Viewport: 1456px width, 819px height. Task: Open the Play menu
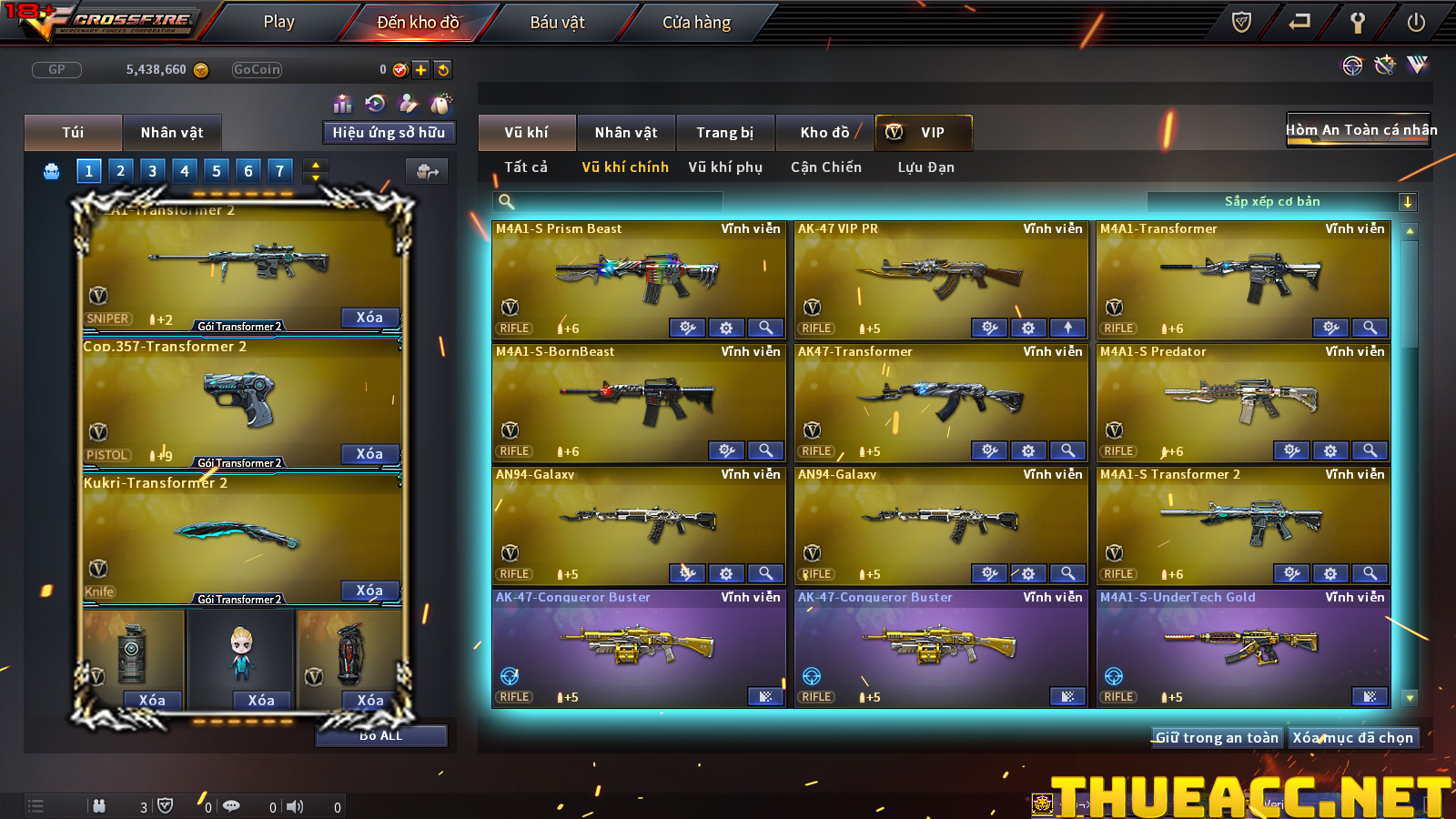click(278, 22)
